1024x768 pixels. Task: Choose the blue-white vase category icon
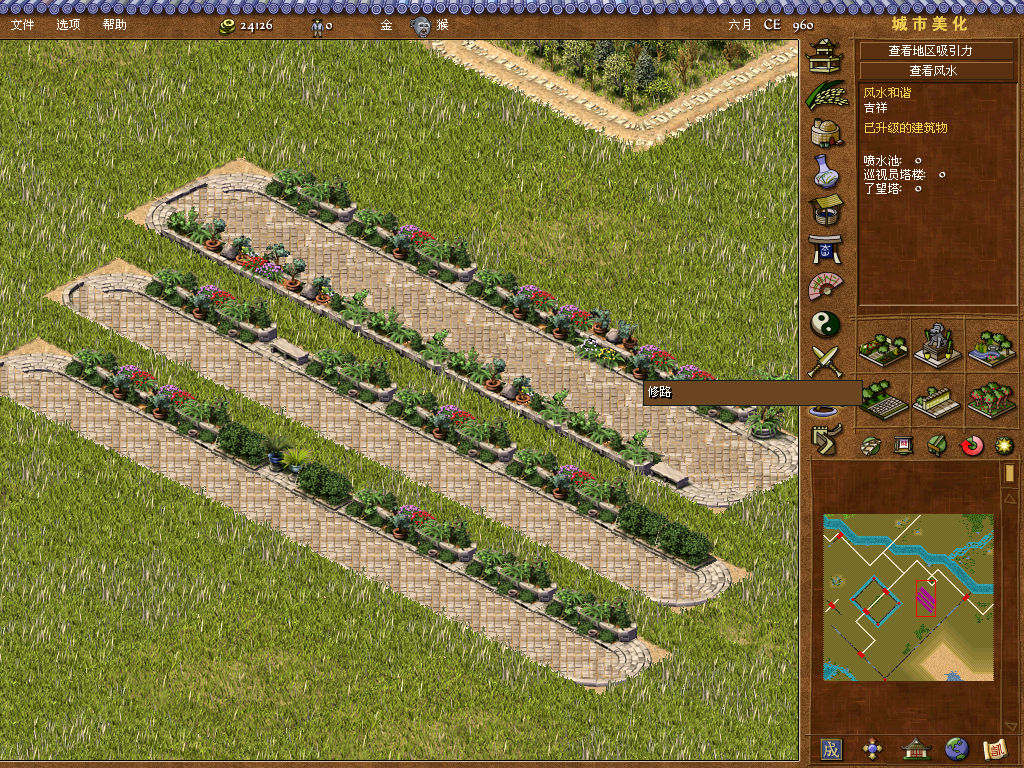coord(826,172)
